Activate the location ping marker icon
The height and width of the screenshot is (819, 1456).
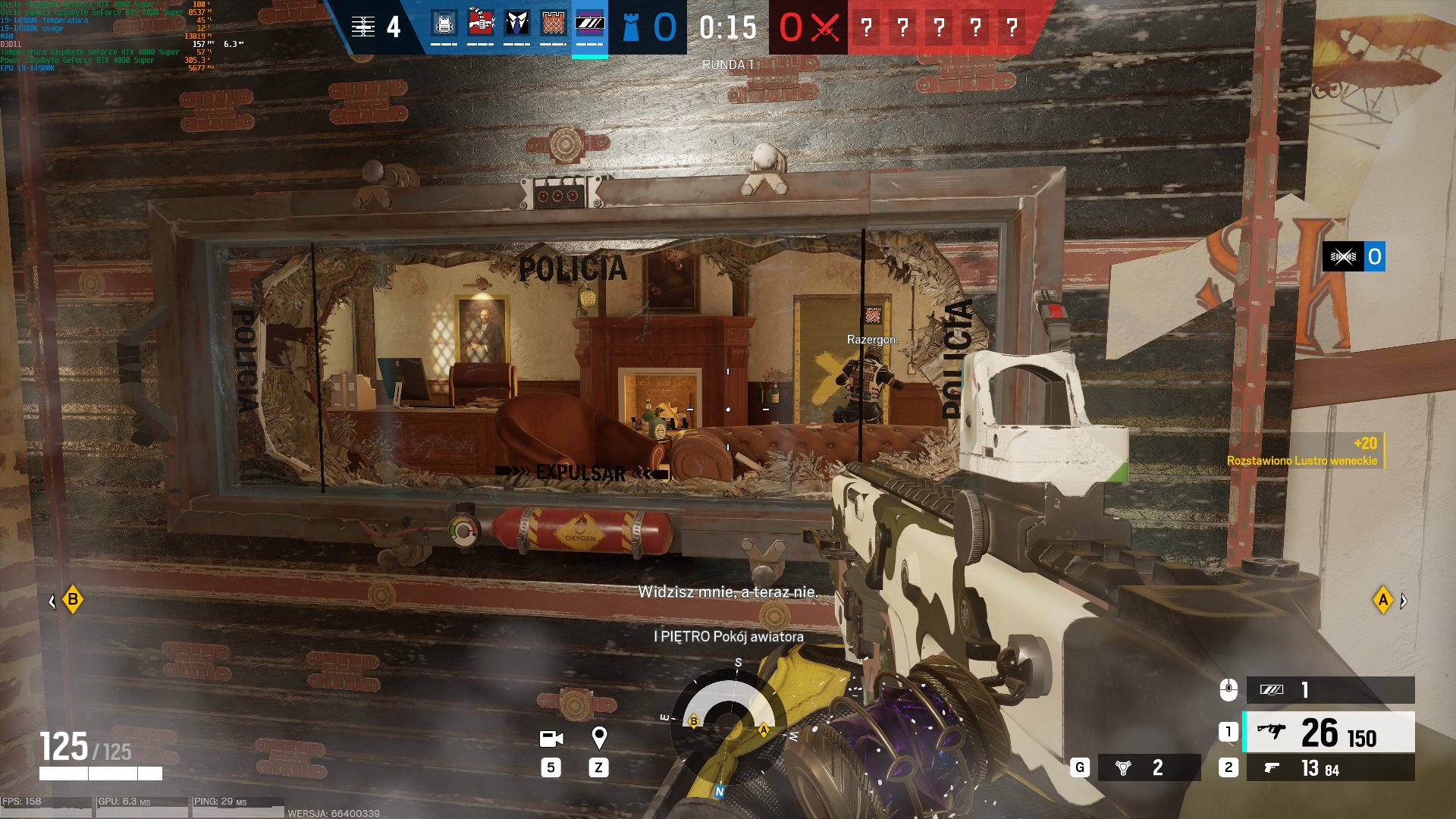coord(599,737)
